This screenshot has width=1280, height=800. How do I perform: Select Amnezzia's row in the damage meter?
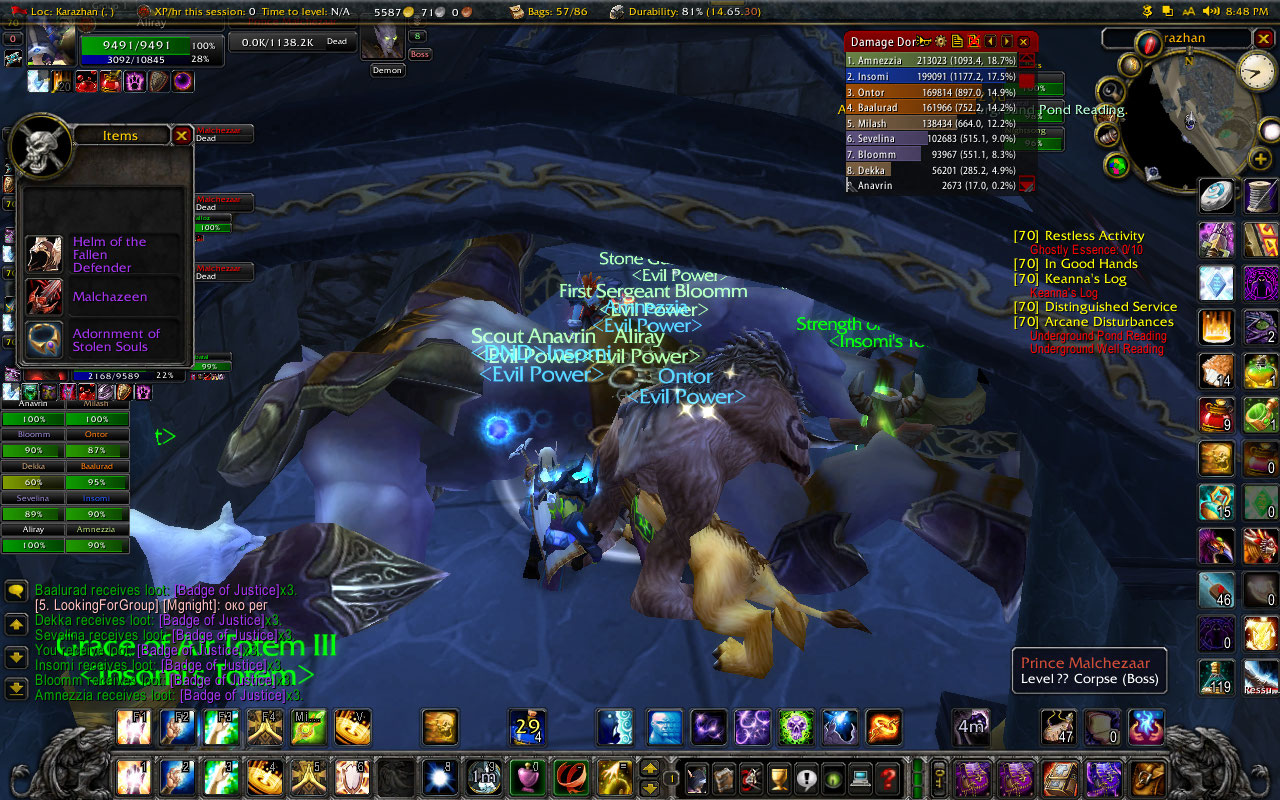click(x=930, y=60)
